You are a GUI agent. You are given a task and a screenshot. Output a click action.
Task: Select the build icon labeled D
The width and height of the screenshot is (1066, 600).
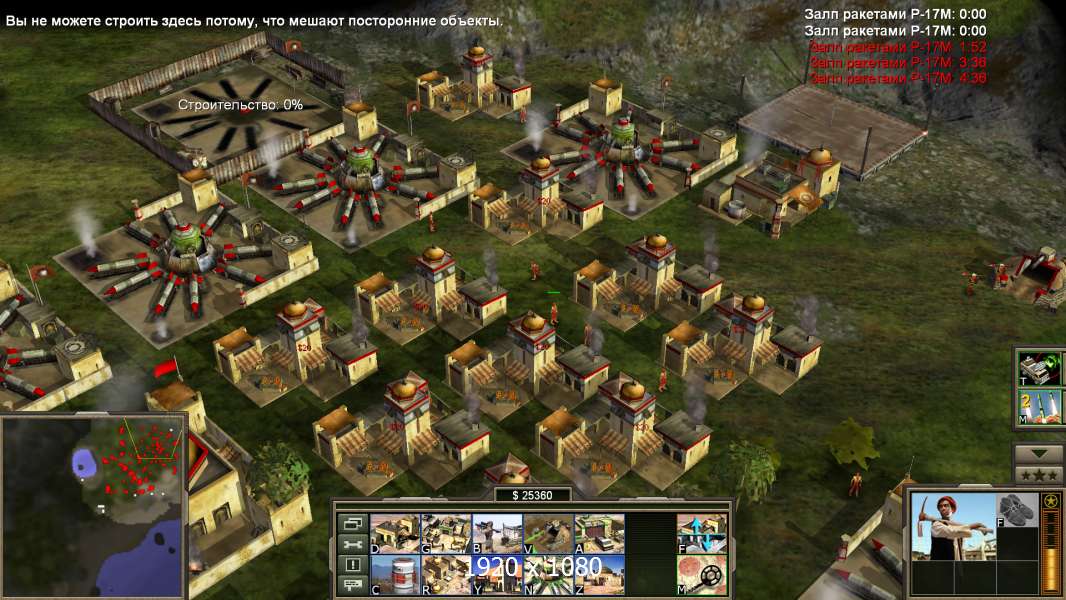point(395,533)
